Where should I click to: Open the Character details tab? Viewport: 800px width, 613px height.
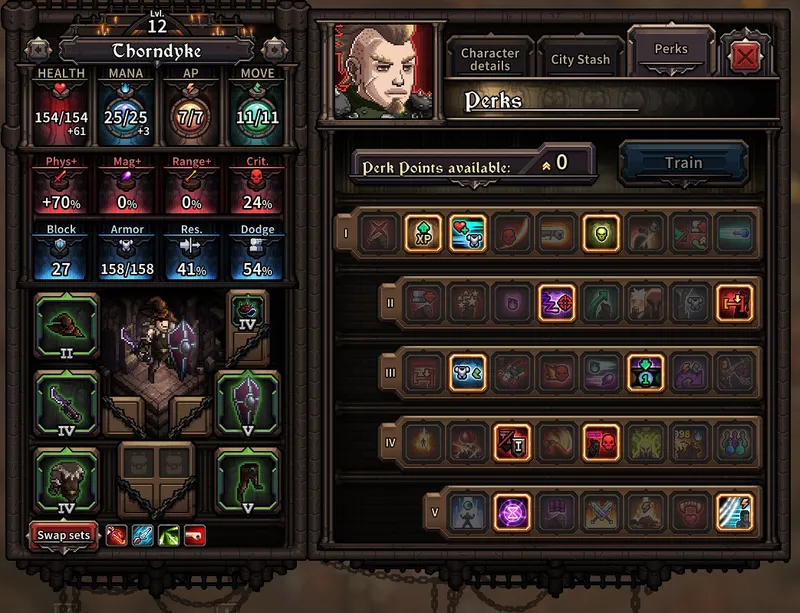[x=490, y=59]
